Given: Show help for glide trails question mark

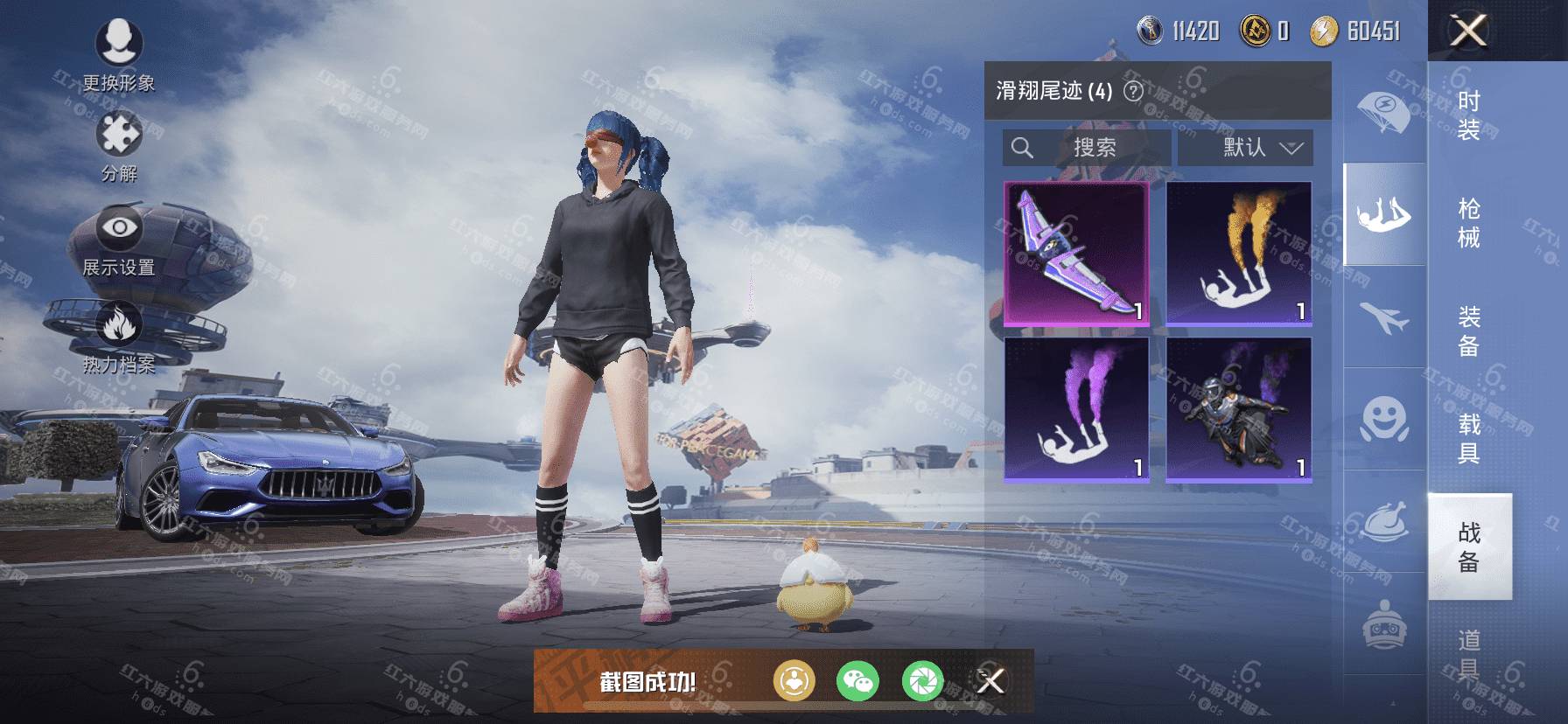Looking at the screenshot, I should pyautogui.click(x=1133, y=91).
